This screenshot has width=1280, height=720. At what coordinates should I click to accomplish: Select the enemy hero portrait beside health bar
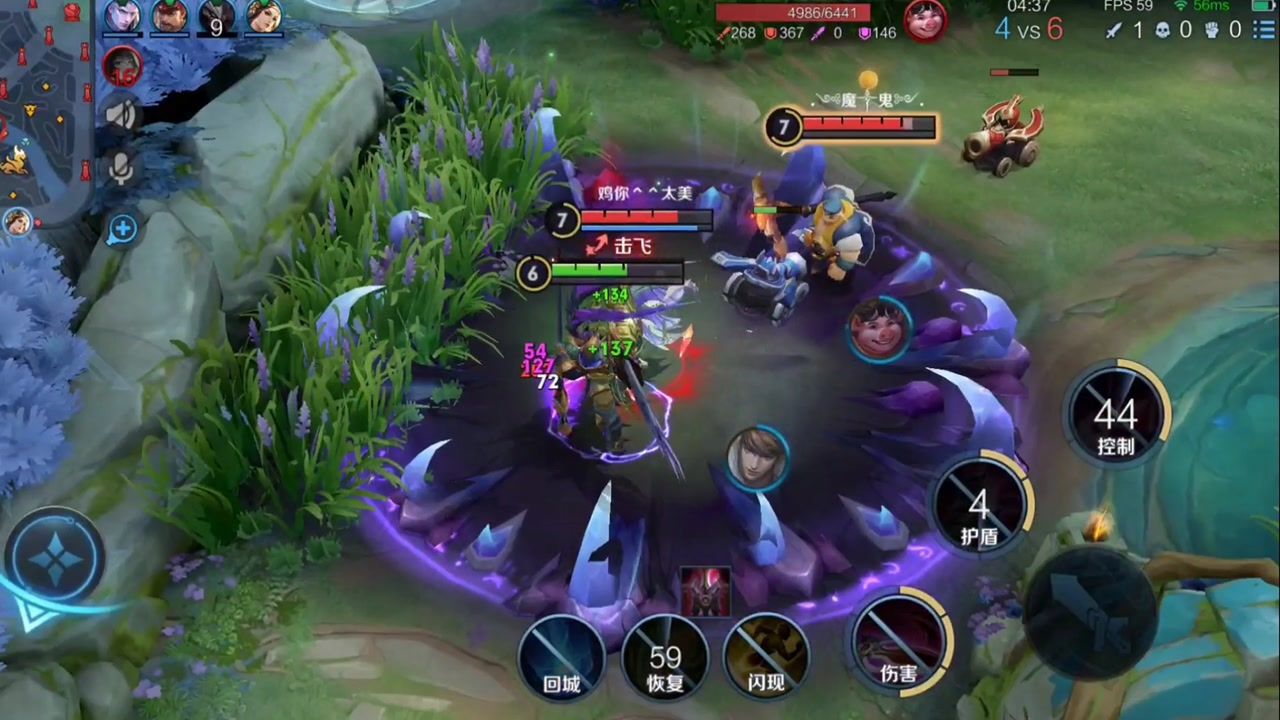click(x=925, y=20)
